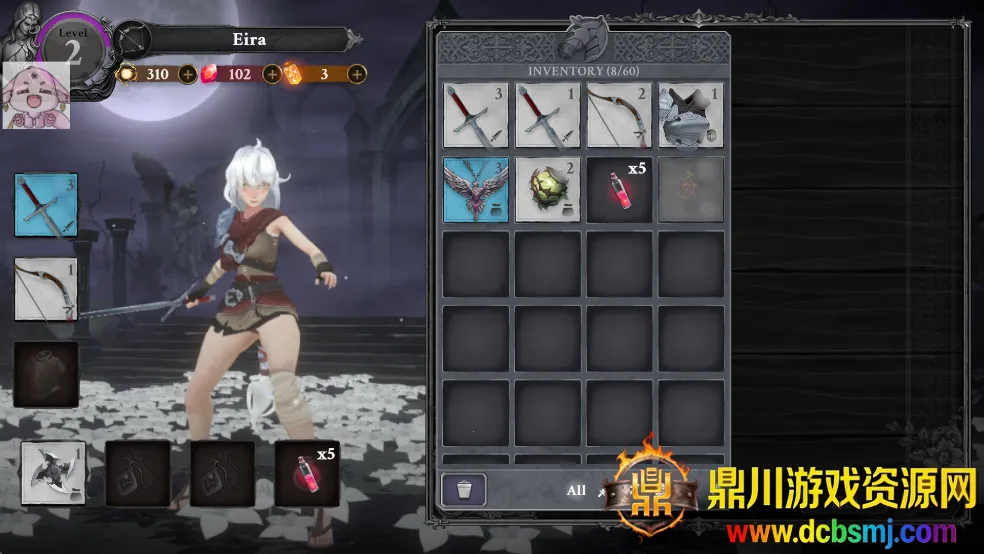Add red gems using the plus button

(x=271, y=73)
